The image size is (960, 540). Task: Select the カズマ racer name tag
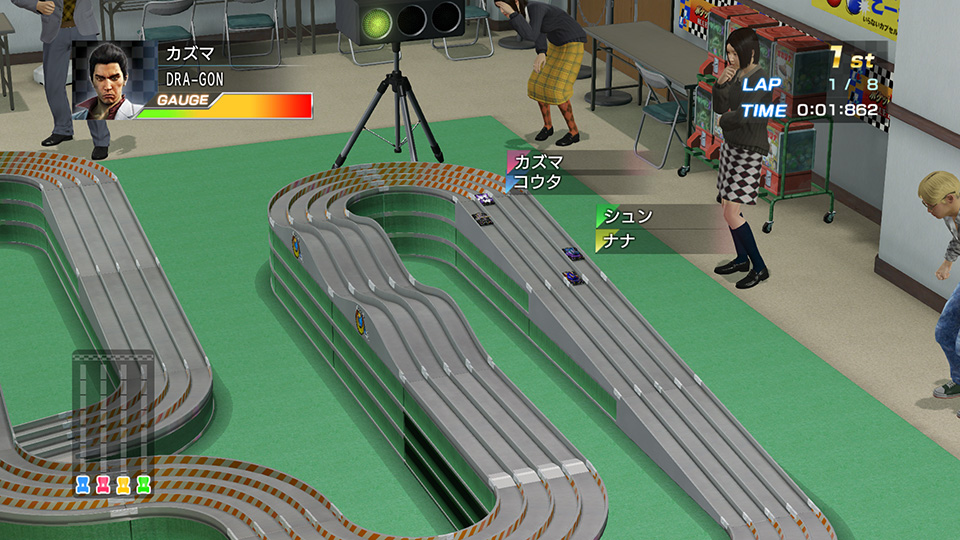click(x=540, y=162)
